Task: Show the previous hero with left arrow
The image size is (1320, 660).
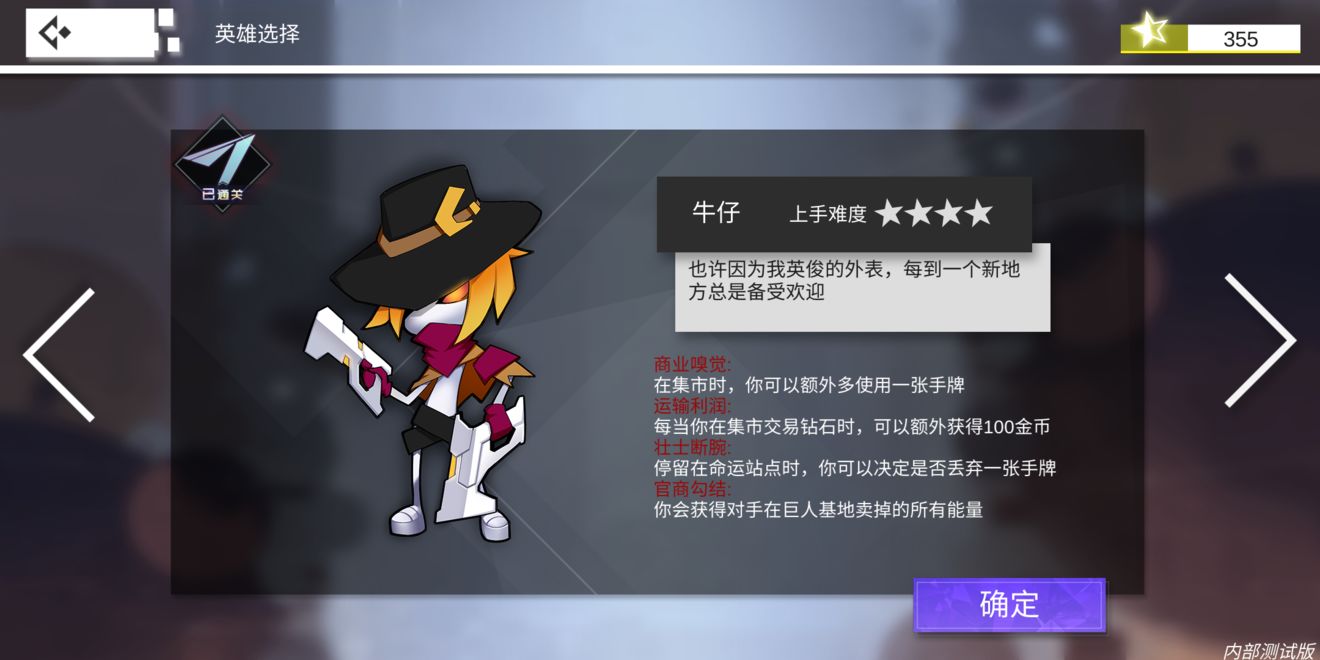Action: pos(60,354)
